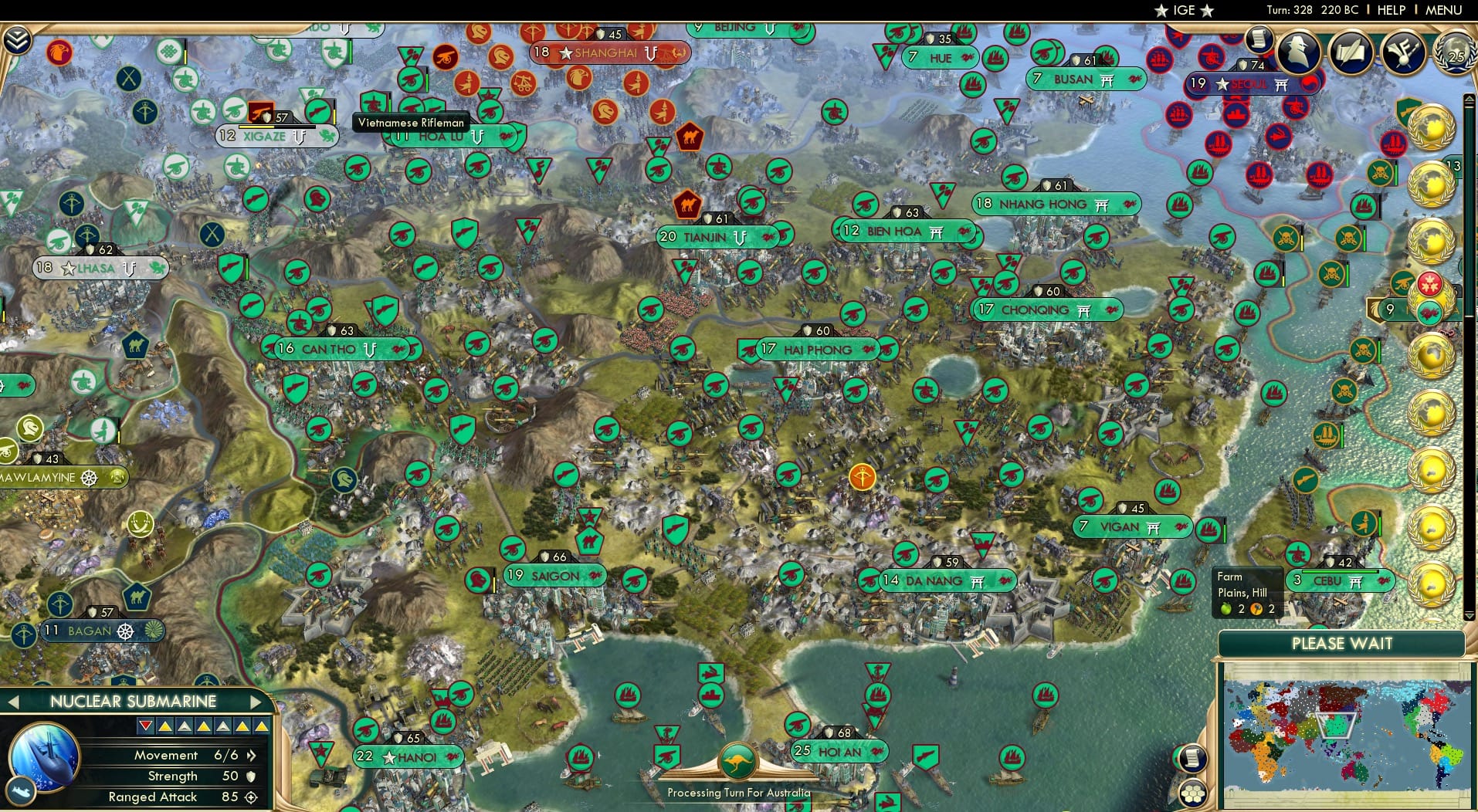The height and width of the screenshot is (812, 1478).
Task: Select the previous unit with the left arrow
Action: (x=13, y=702)
